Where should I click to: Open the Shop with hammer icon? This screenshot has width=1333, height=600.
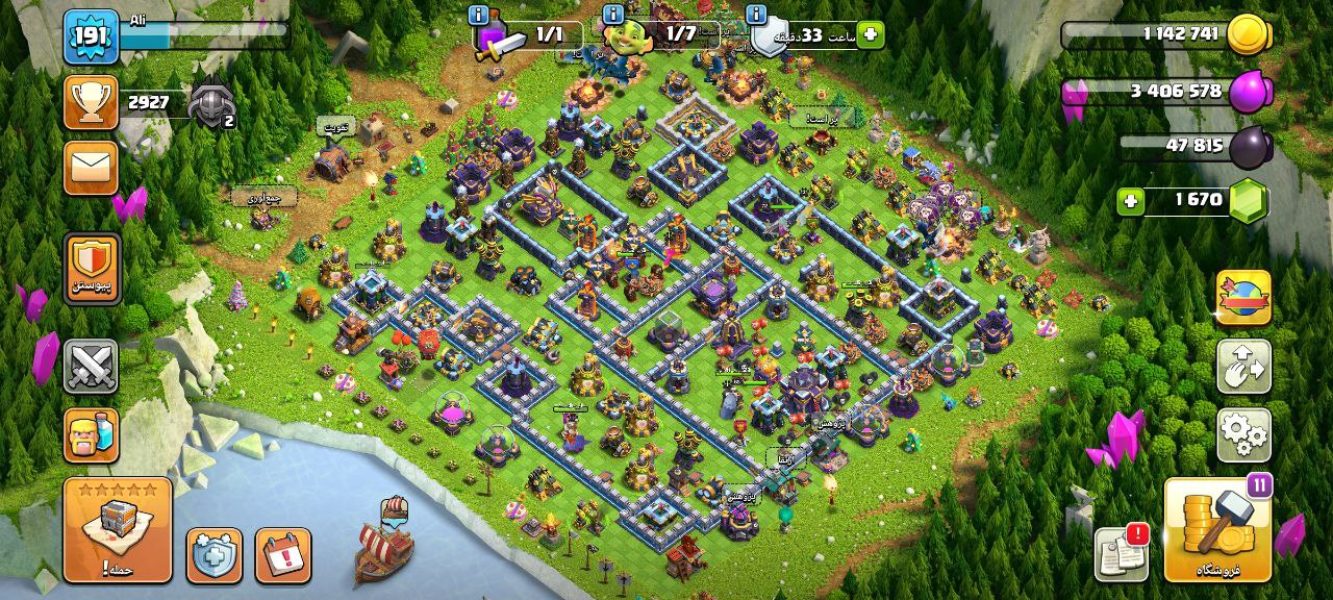1217,530
